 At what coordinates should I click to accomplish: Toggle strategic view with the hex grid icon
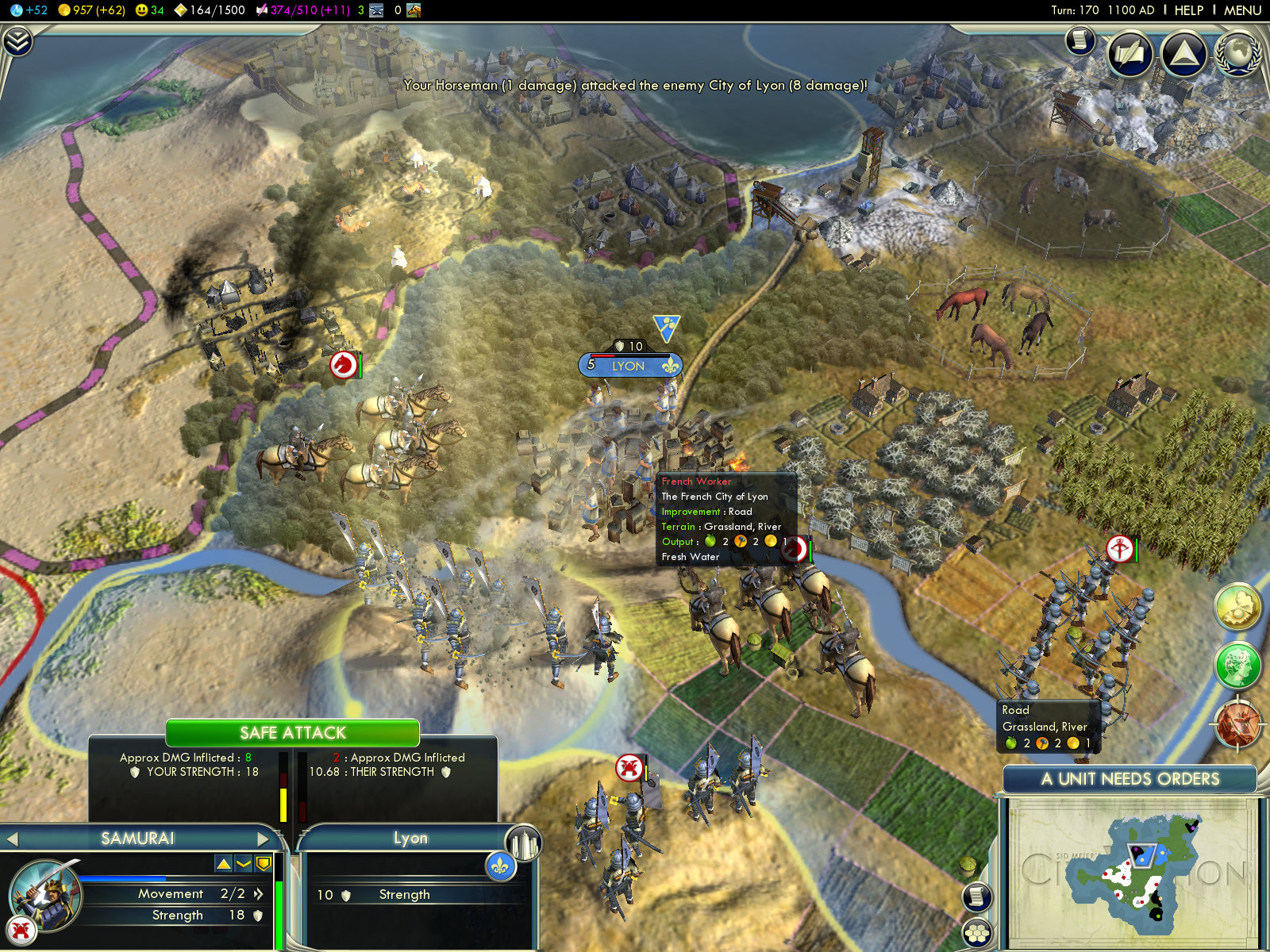pyautogui.click(x=977, y=933)
